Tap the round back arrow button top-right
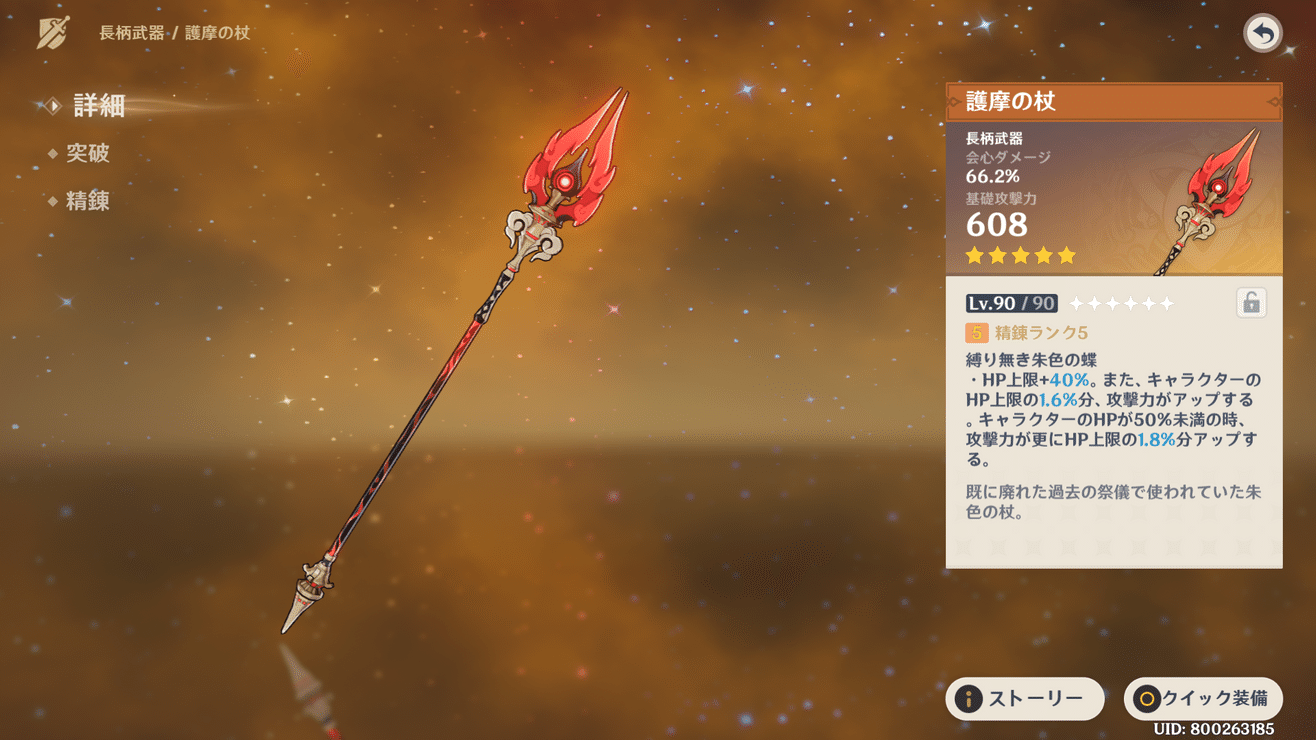Screen dimensions: 1316x740 1262,33
